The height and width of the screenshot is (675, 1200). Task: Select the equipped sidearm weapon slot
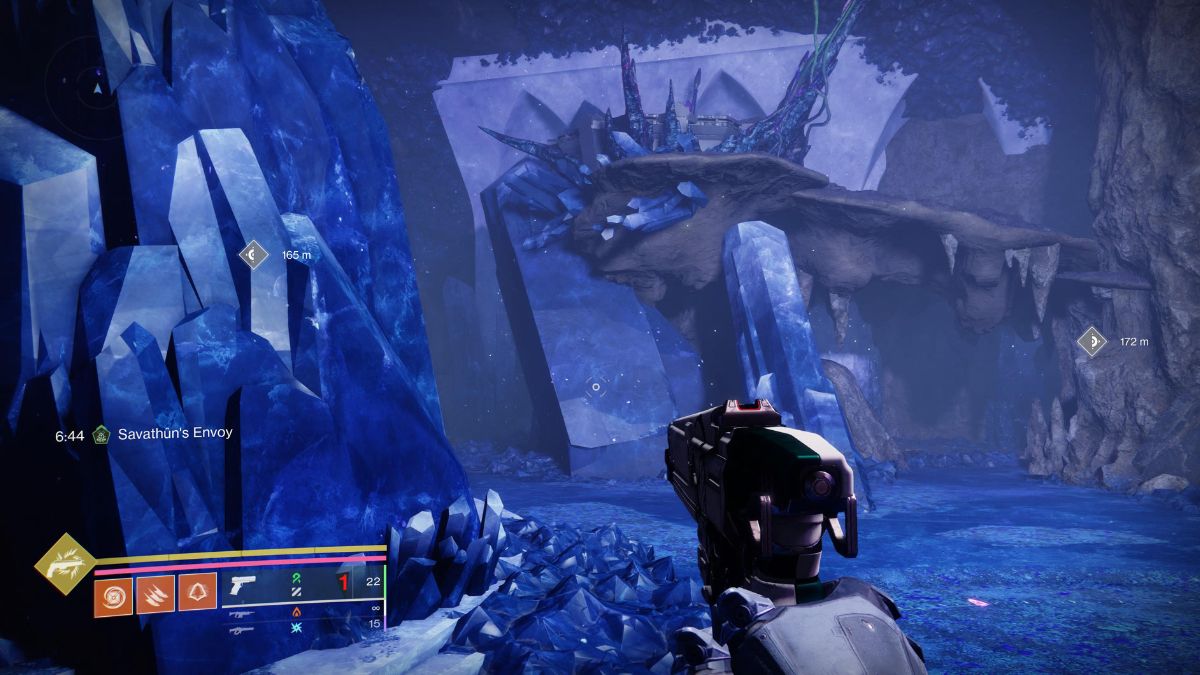point(243,585)
